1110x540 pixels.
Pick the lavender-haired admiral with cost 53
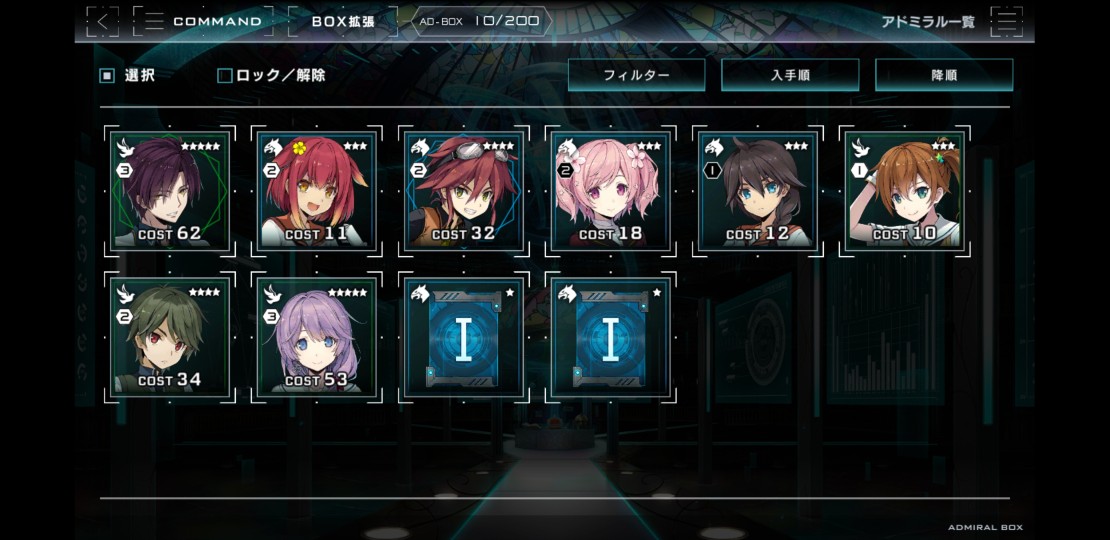317,338
